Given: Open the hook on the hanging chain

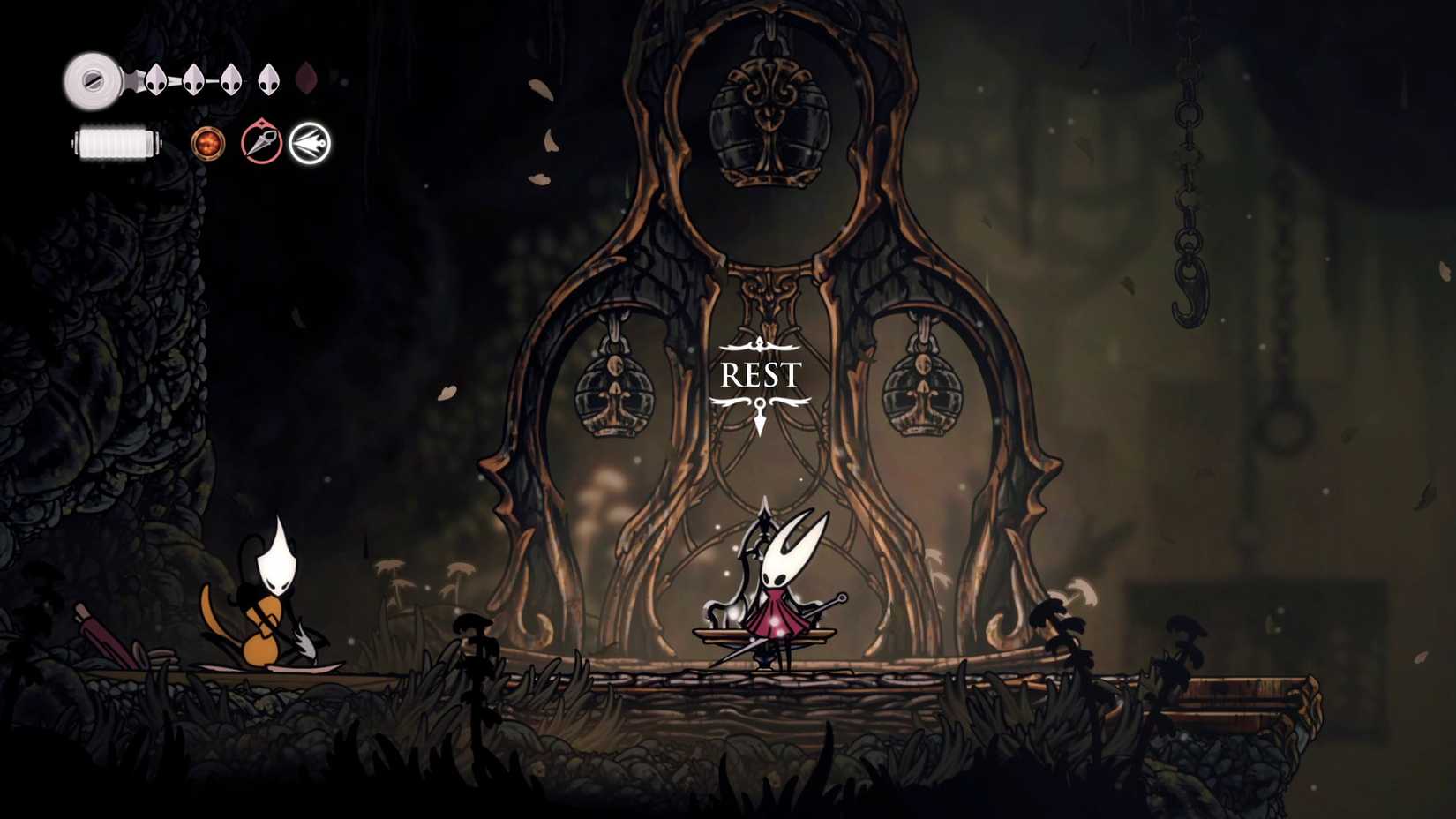Looking at the screenshot, I should pos(1190,291).
